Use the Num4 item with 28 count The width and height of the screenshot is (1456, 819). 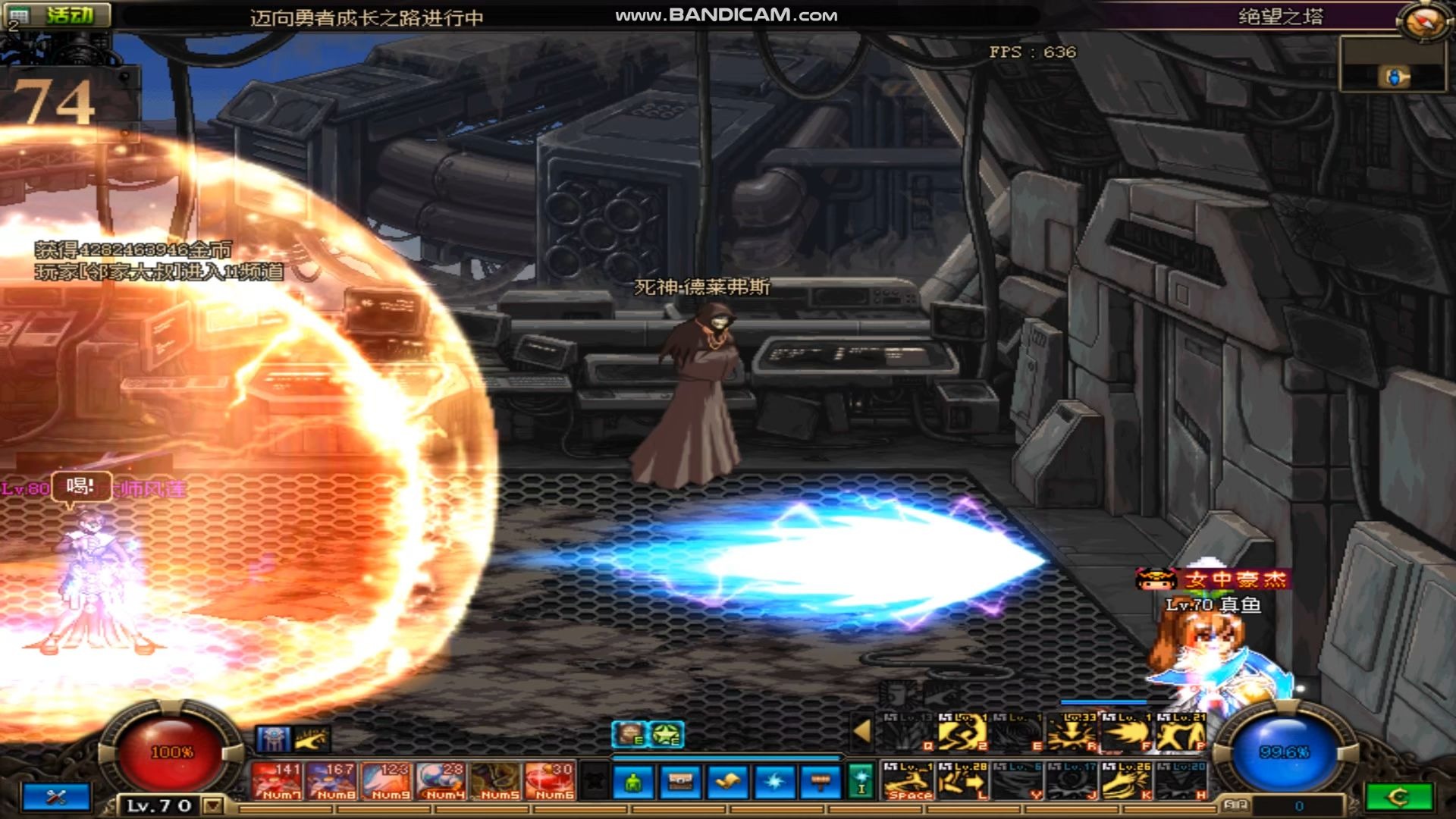click(x=441, y=781)
